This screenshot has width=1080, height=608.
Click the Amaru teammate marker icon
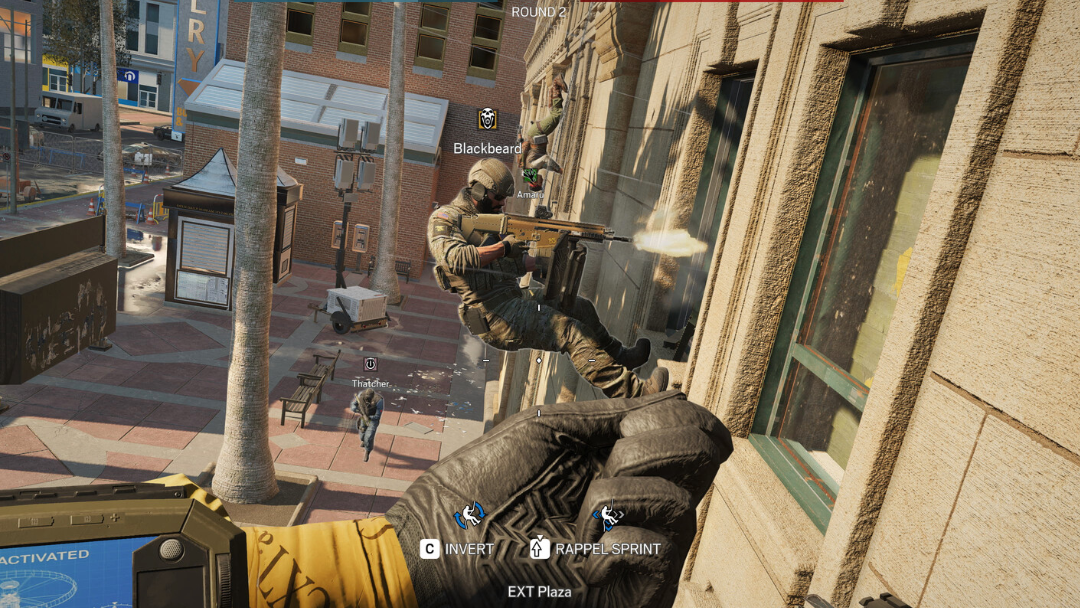529,178
